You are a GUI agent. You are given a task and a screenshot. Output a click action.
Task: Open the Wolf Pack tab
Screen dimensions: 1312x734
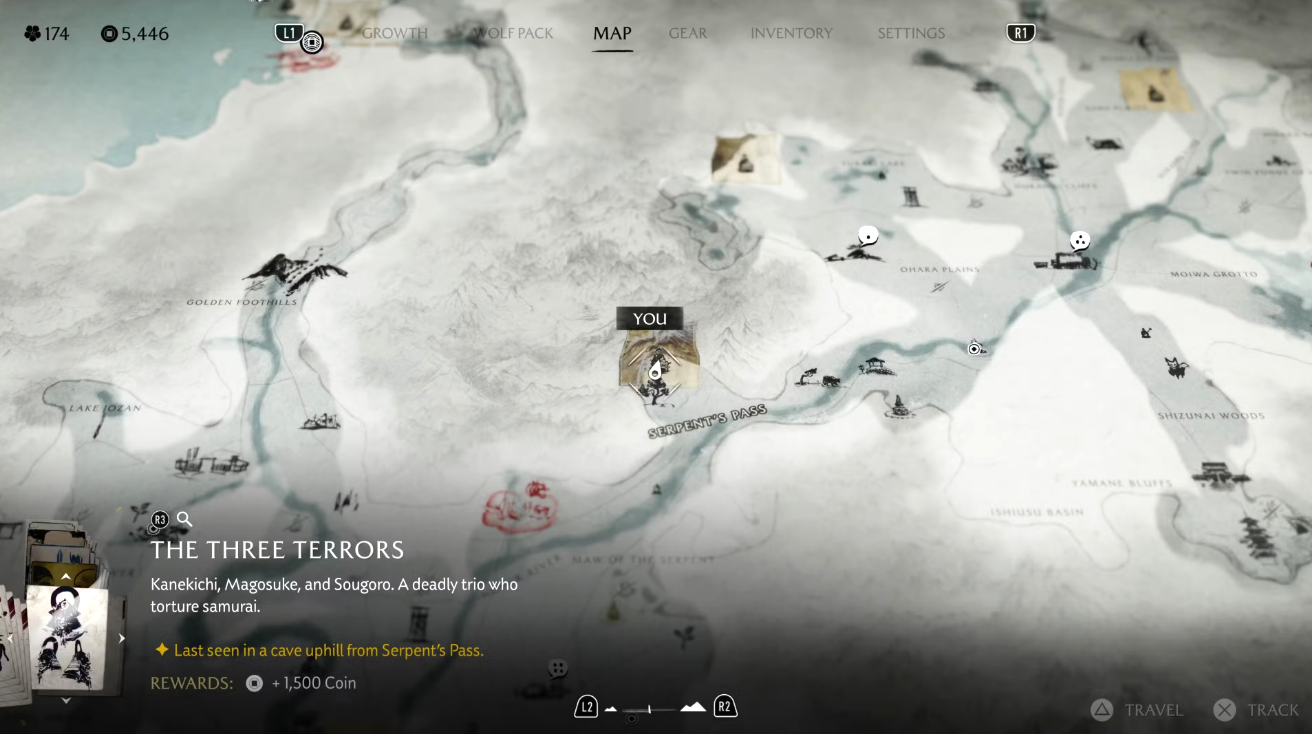[x=513, y=33]
